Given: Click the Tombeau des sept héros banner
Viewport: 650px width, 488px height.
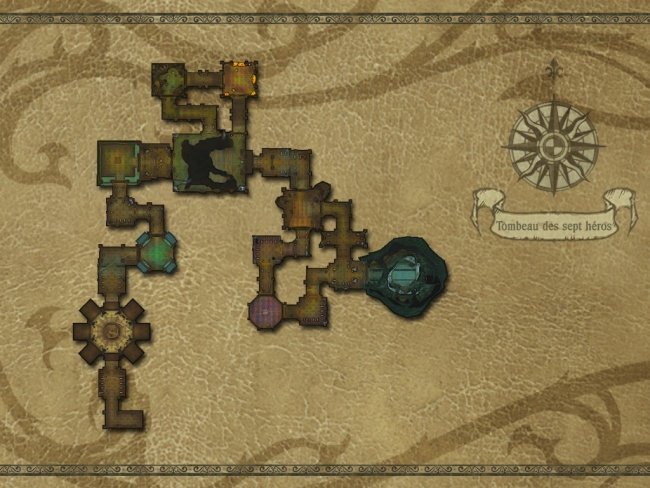Looking at the screenshot, I should (x=554, y=225).
